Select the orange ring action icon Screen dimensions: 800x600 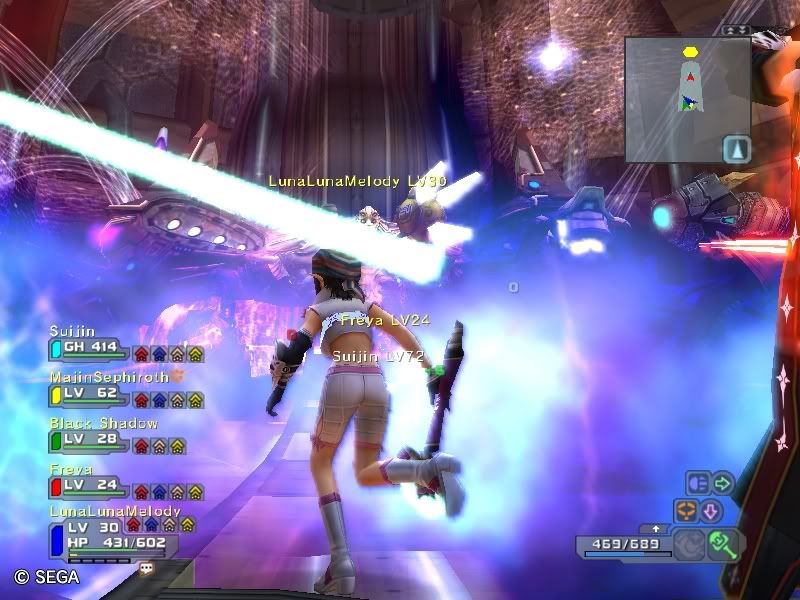pyautogui.click(x=687, y=510)
